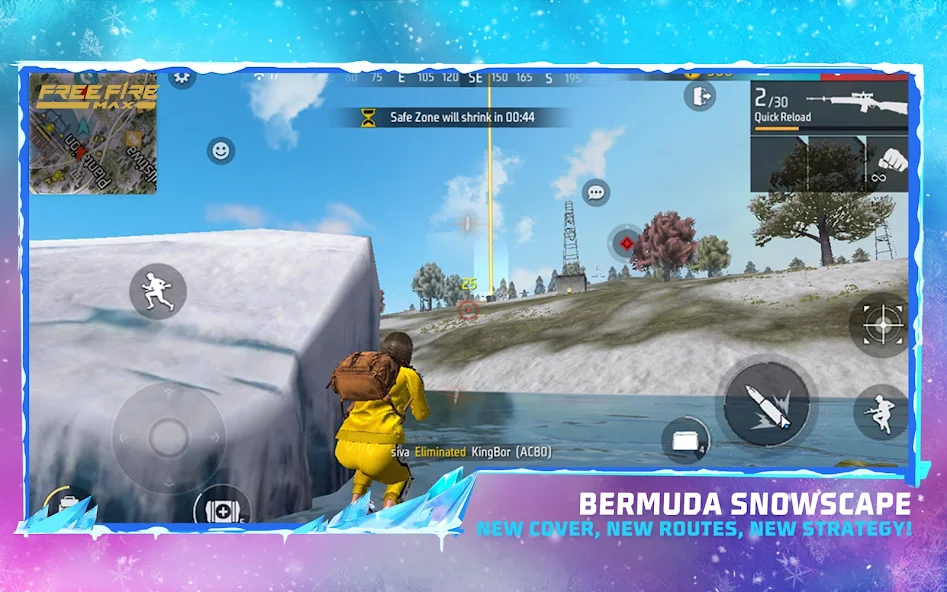Tap the virtual movement joystick

click(168, 436)
